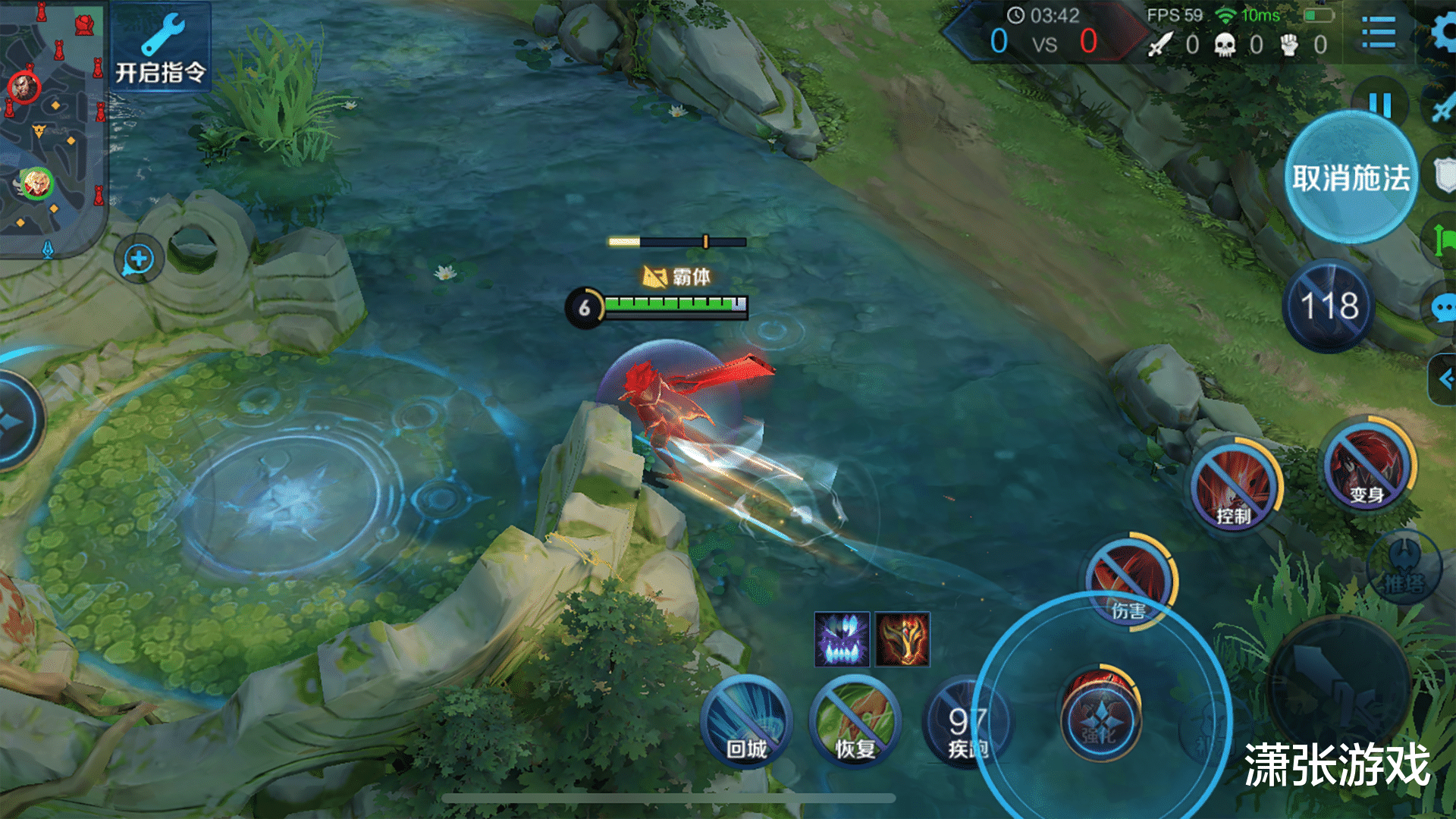Expand the blue arrow side panel
Viewport: 1456px width, 819px height.
1442,378
